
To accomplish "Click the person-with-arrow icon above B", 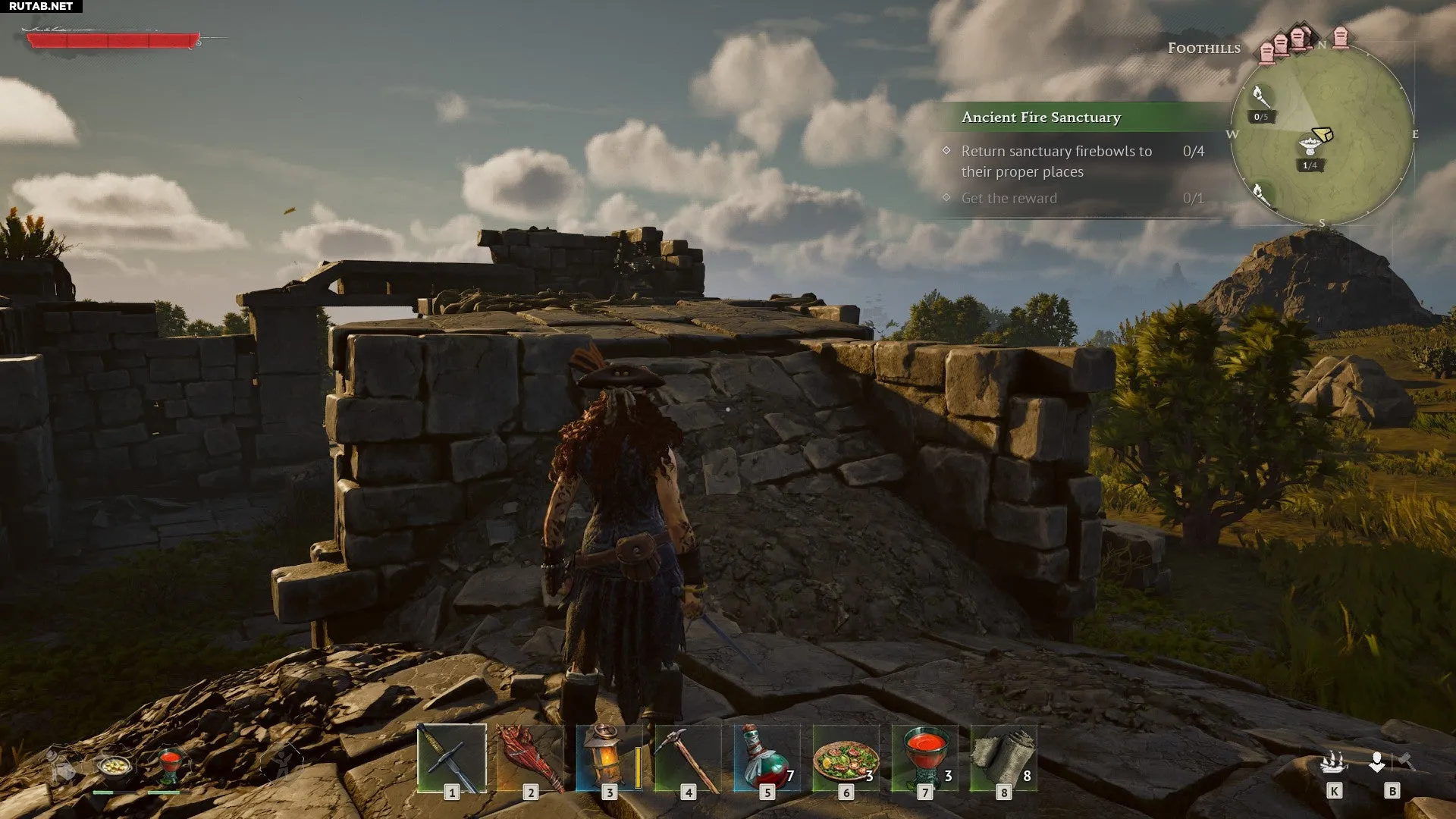I will tap(1376, 762).
